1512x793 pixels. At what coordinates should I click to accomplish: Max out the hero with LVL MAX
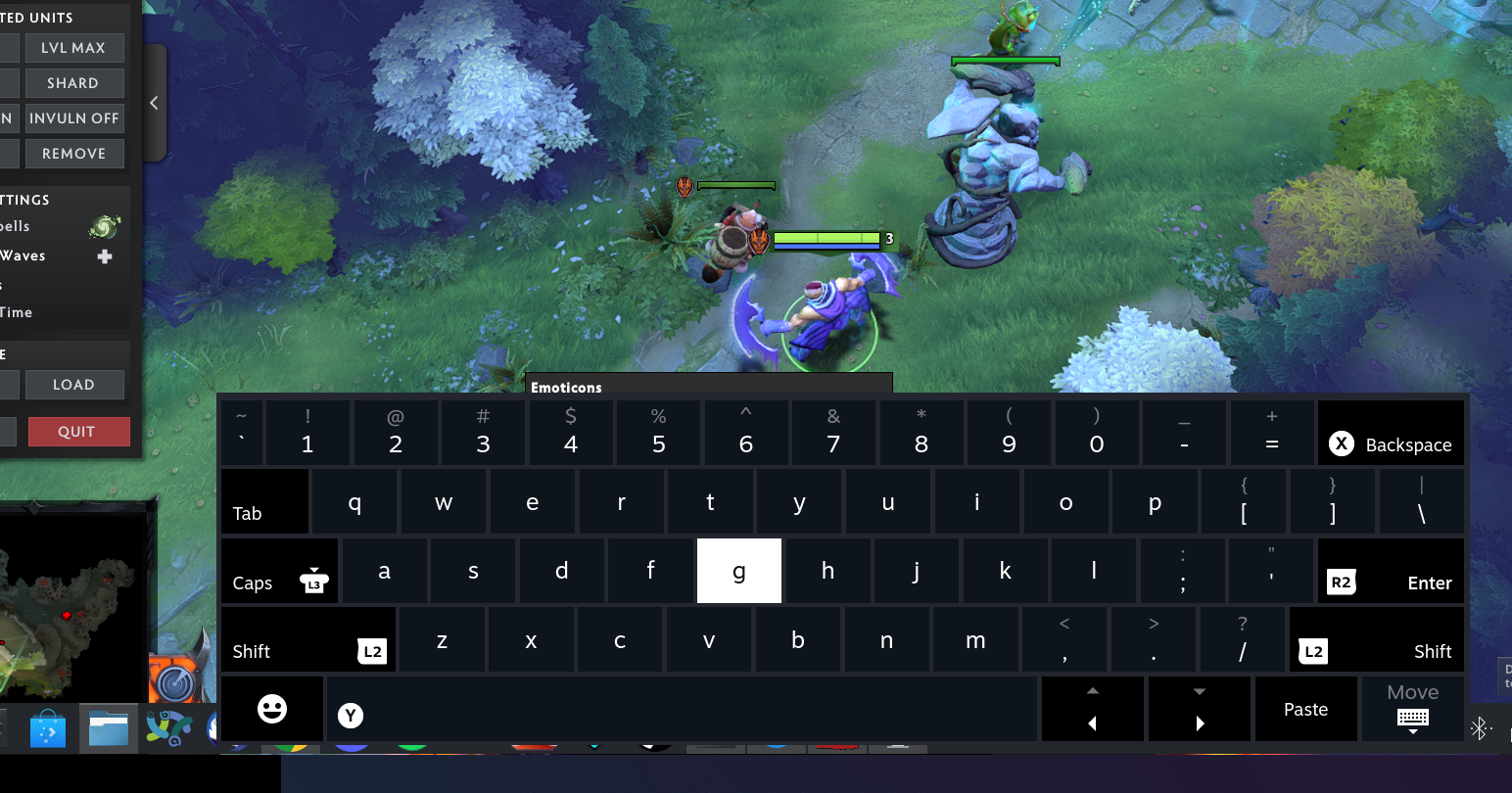tap(74, 47)
